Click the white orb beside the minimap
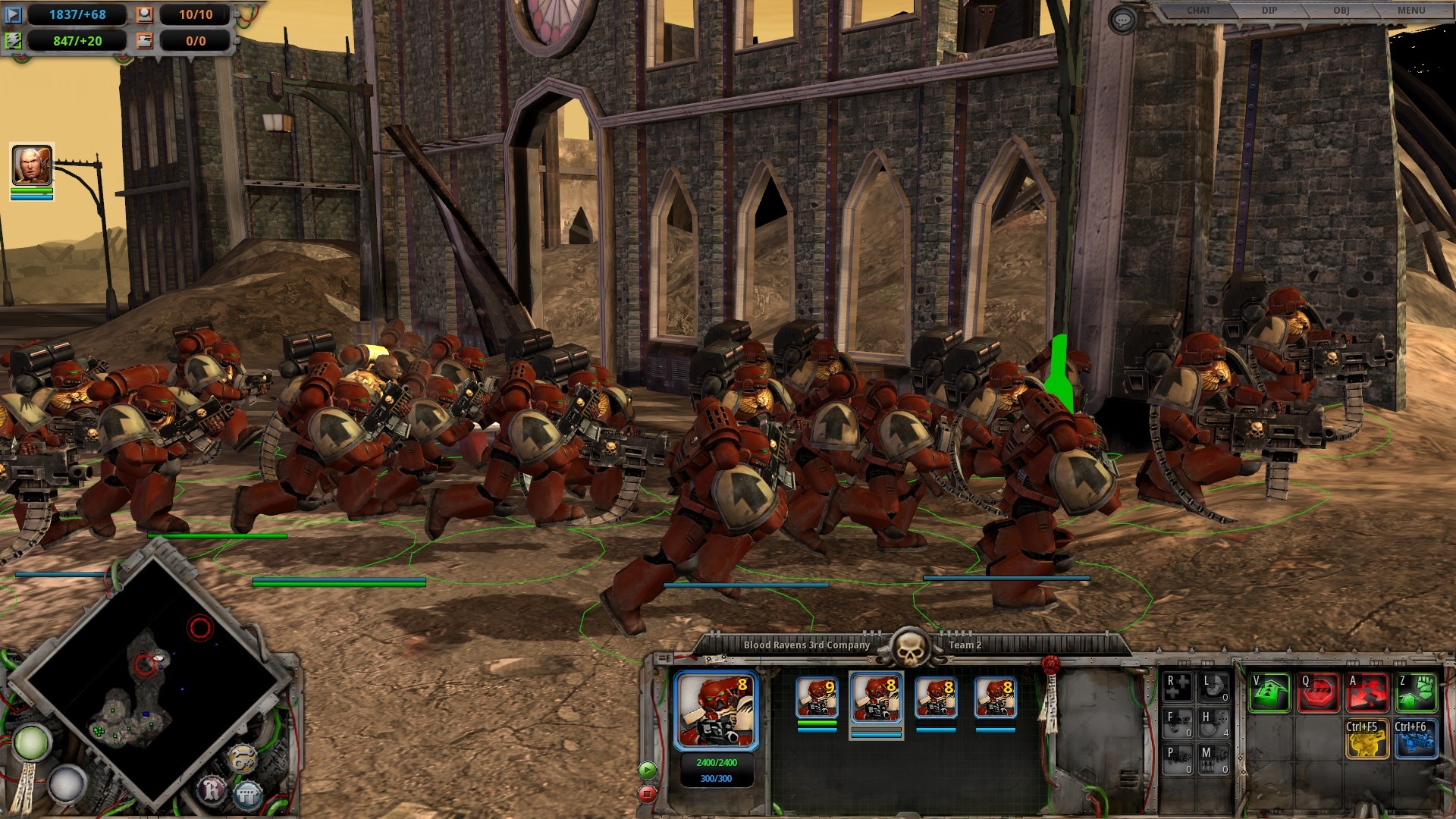Screen dimensions: 1456x819 tap(67, 783)
